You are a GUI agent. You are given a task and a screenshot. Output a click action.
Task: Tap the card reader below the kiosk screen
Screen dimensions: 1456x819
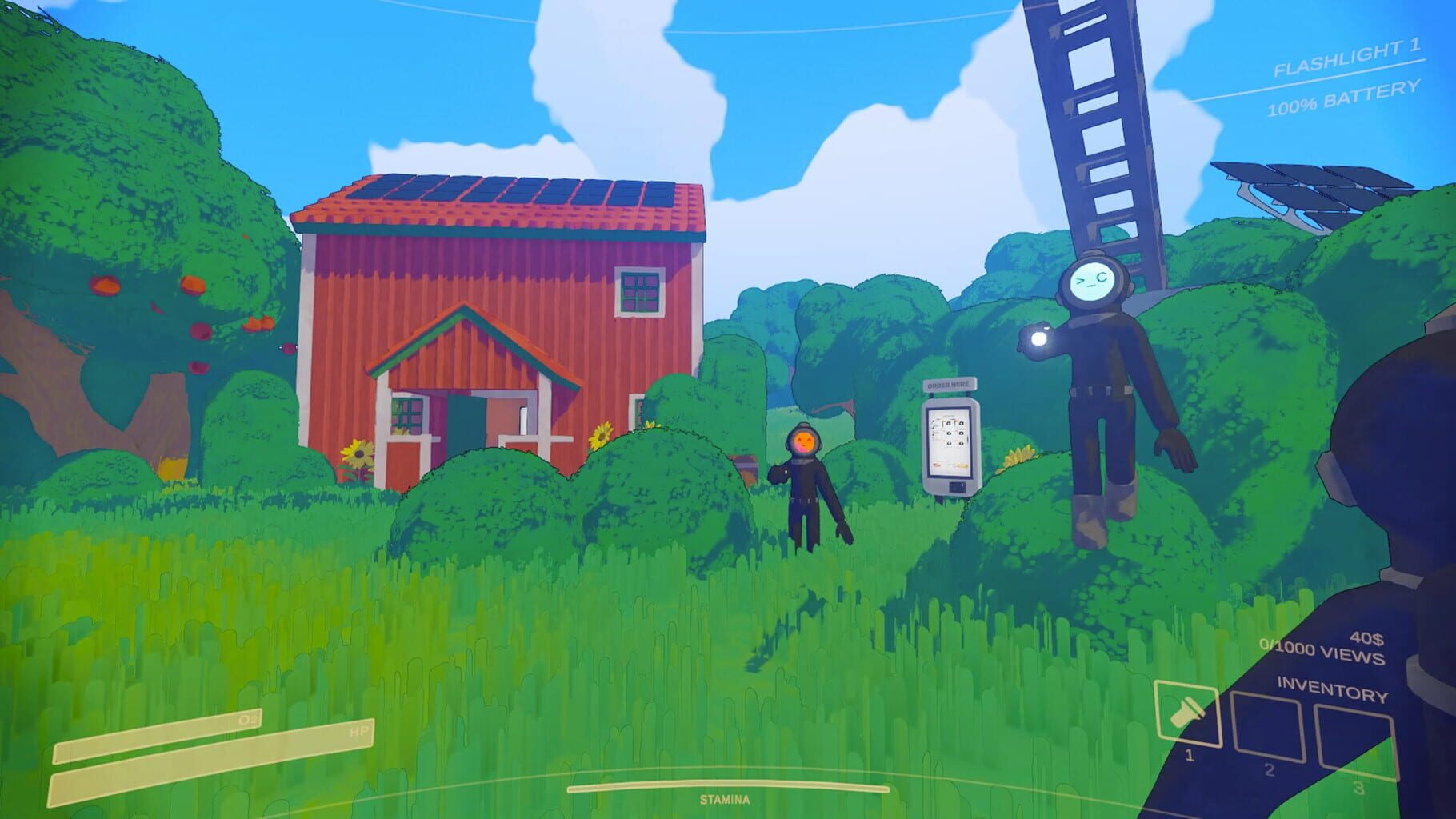pyautogui.click(x=956, y=486)
